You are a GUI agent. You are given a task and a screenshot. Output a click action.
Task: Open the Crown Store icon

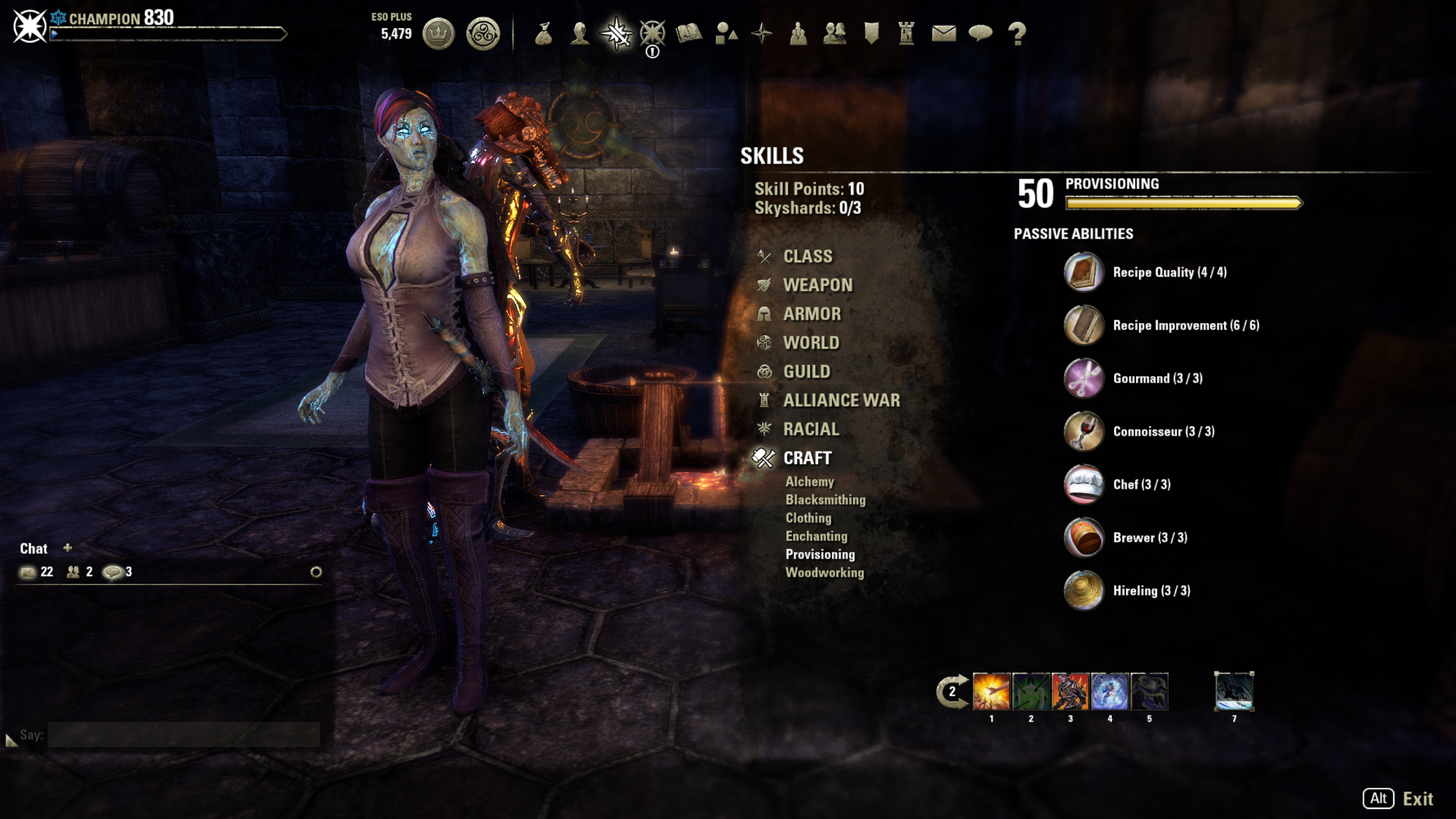(438, 33)
